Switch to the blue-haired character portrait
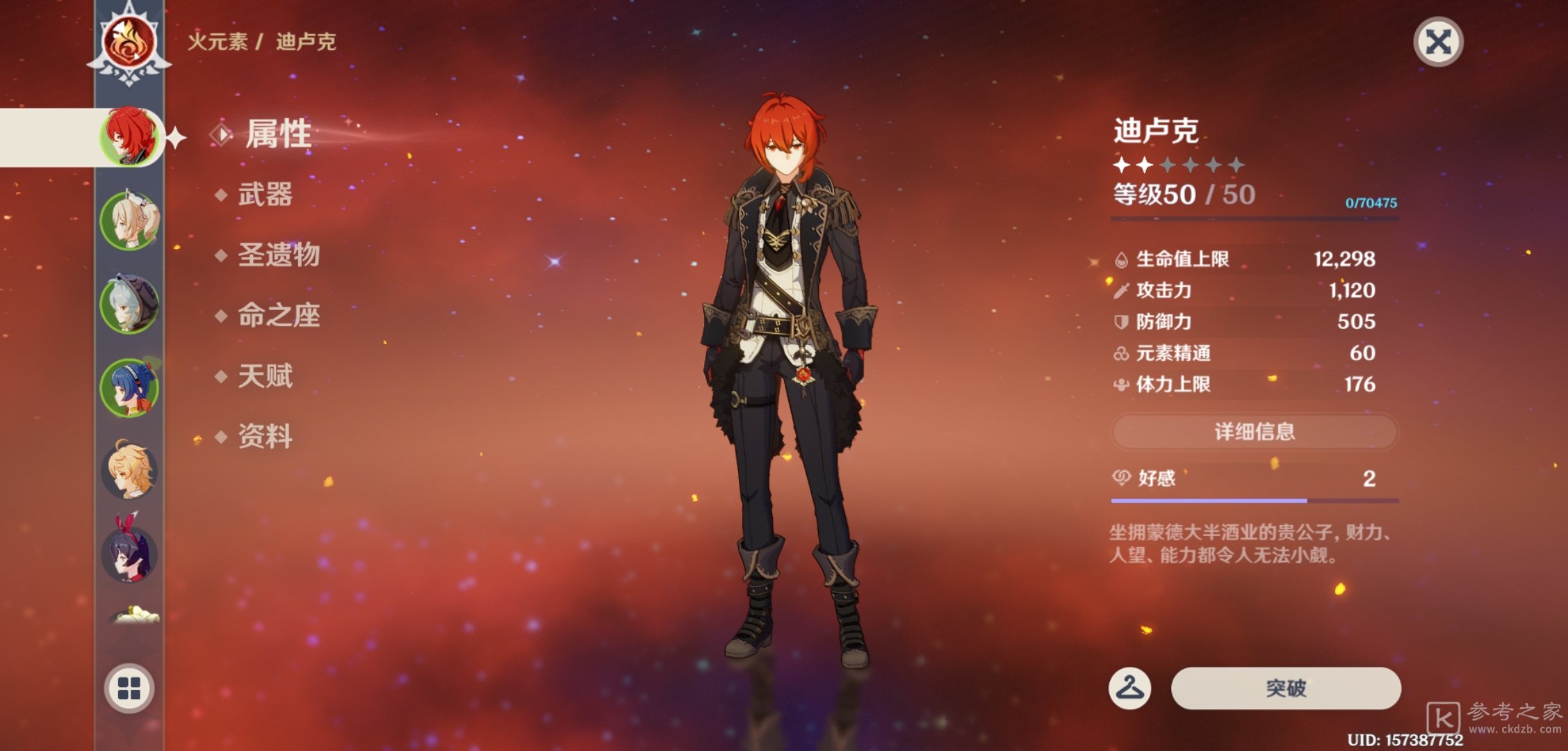The image size is (1568, 751). [129, 387]
